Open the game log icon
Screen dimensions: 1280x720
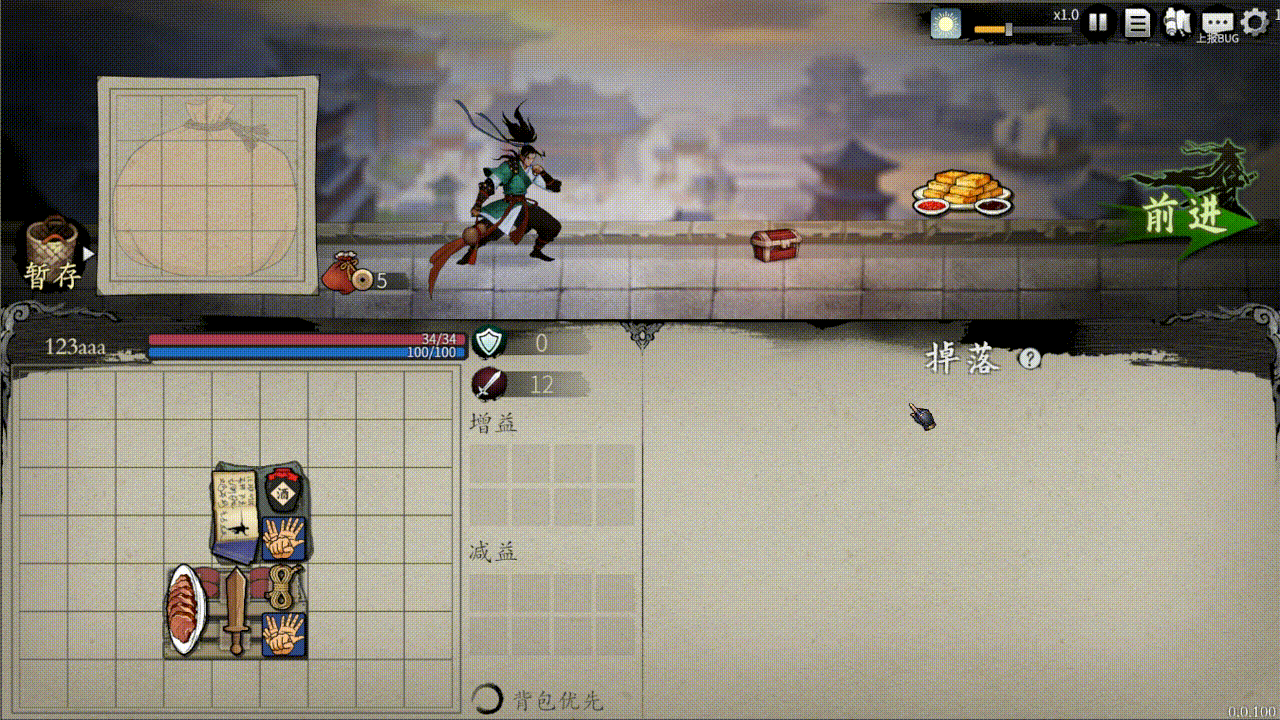[1137, 21]
